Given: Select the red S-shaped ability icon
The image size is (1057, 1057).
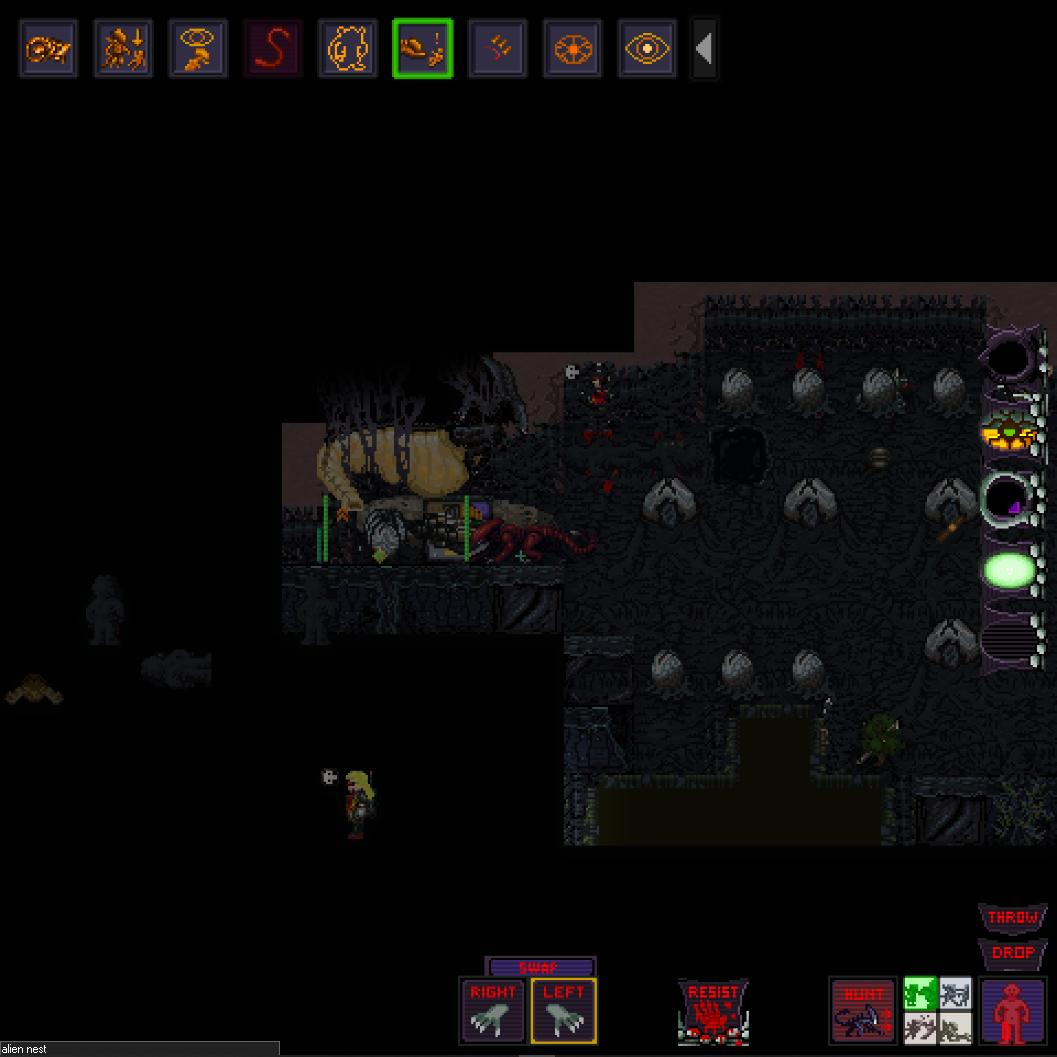Looking at the screenshot, I should pyautogui.click(x=273, y=49).
